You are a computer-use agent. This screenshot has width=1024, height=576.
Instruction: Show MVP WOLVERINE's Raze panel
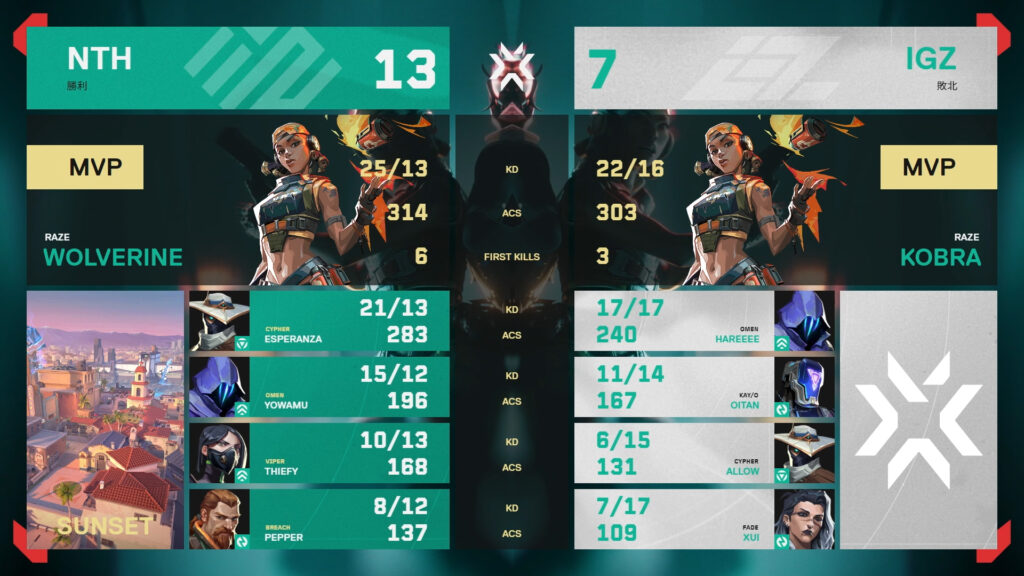click(238, 200)
